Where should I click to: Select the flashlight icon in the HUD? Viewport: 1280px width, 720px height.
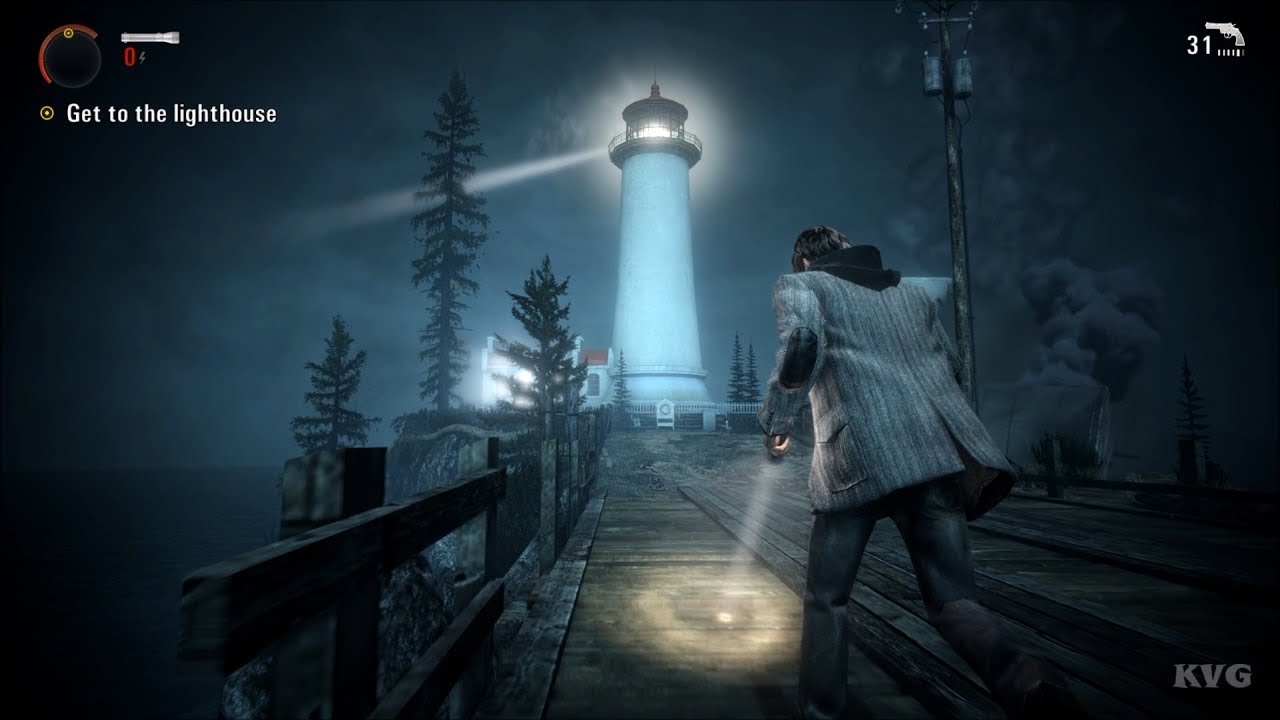[x=150, y=38]
